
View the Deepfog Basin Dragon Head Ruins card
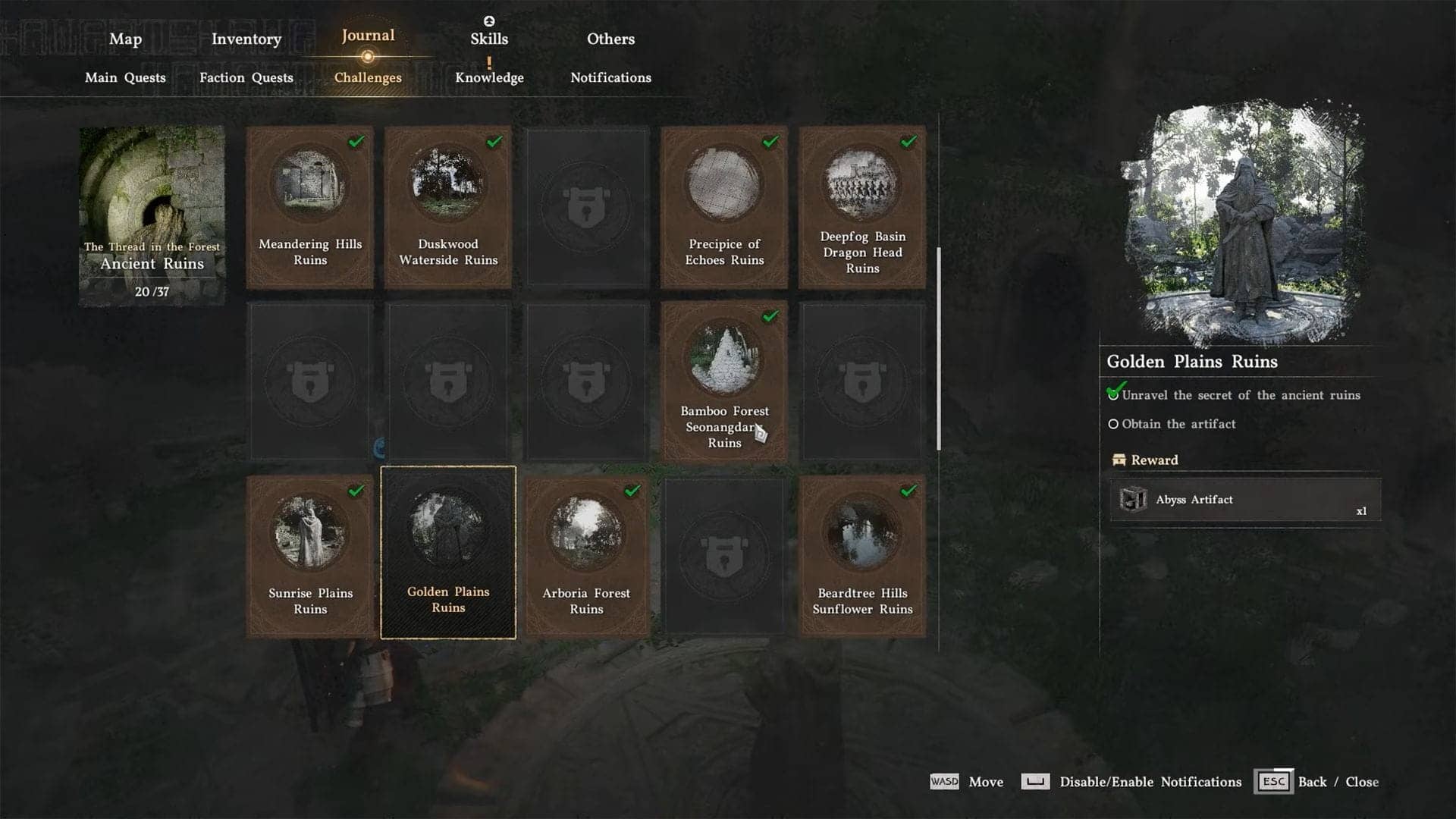pos(861,207)
